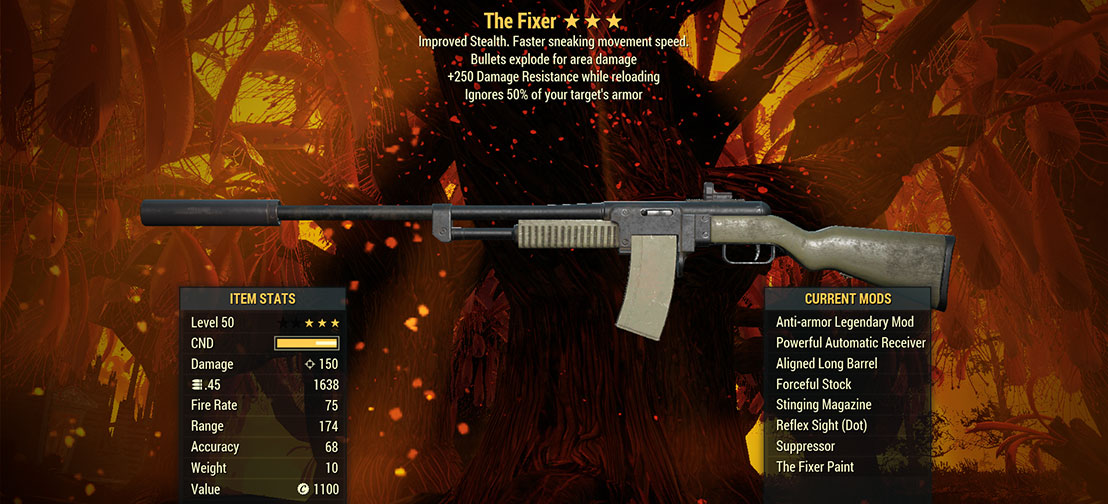Select the Stinging Magazine mod

click(x=823, y=405)
